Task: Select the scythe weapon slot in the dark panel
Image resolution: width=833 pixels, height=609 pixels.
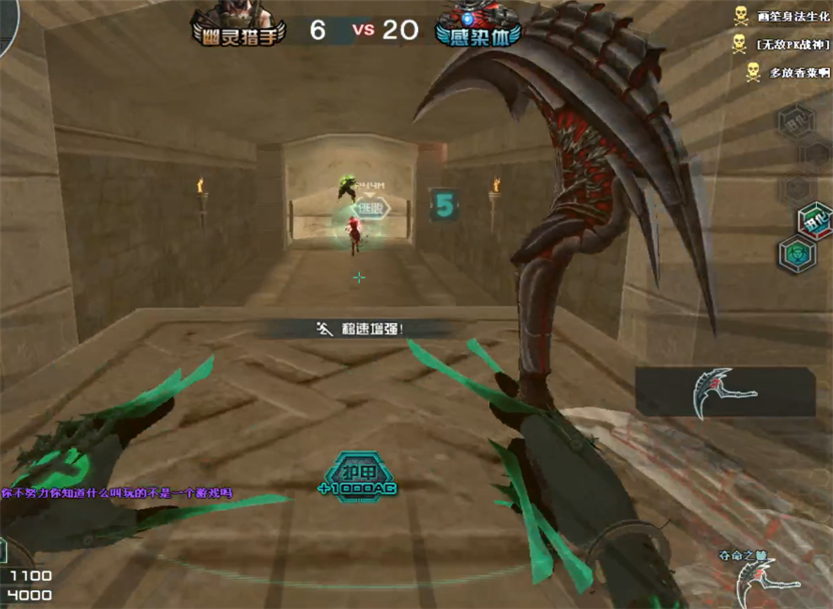Action: (x=725, y=392)
